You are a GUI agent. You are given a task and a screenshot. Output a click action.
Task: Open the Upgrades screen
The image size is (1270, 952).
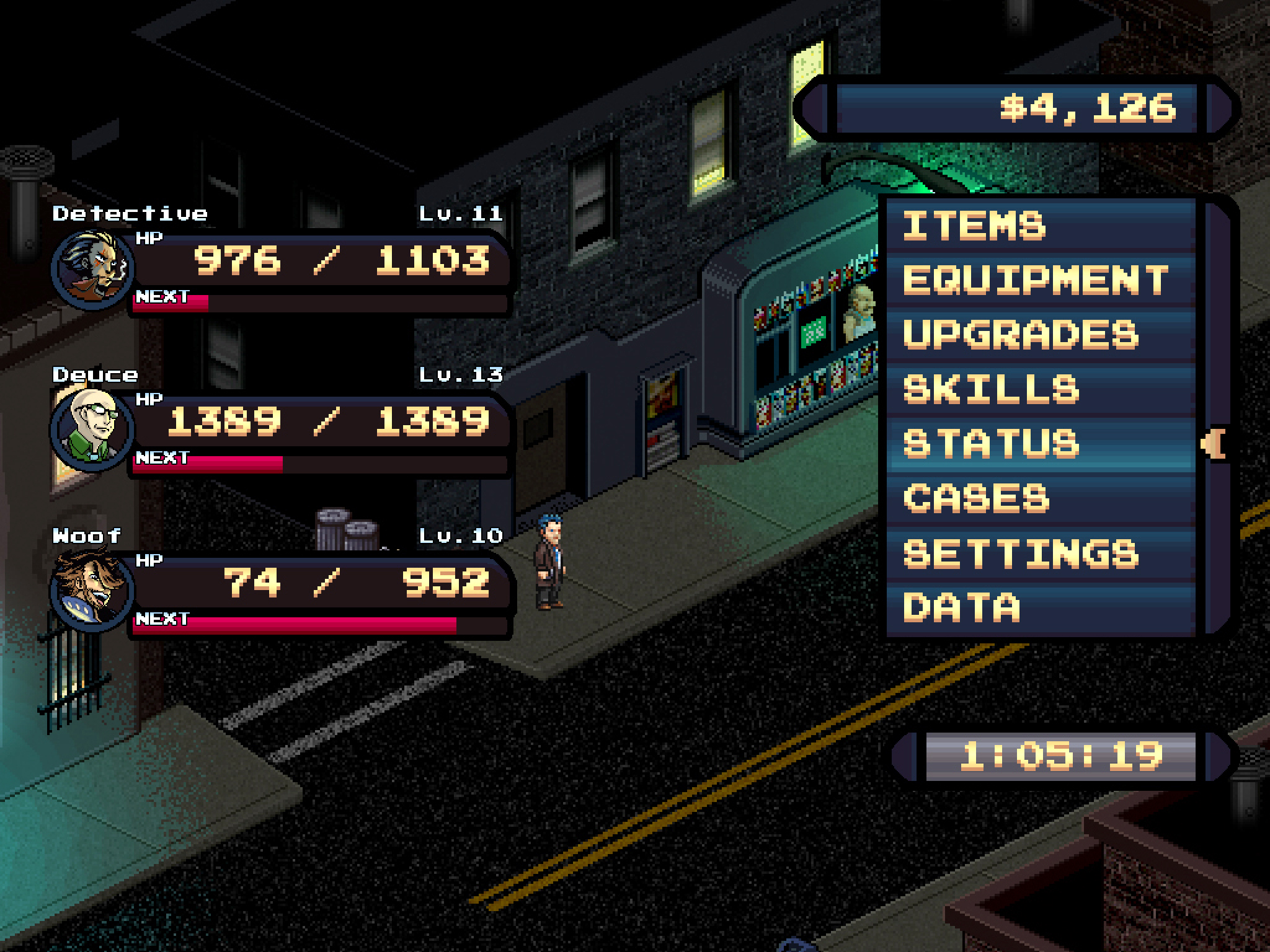click(1042, 334)
